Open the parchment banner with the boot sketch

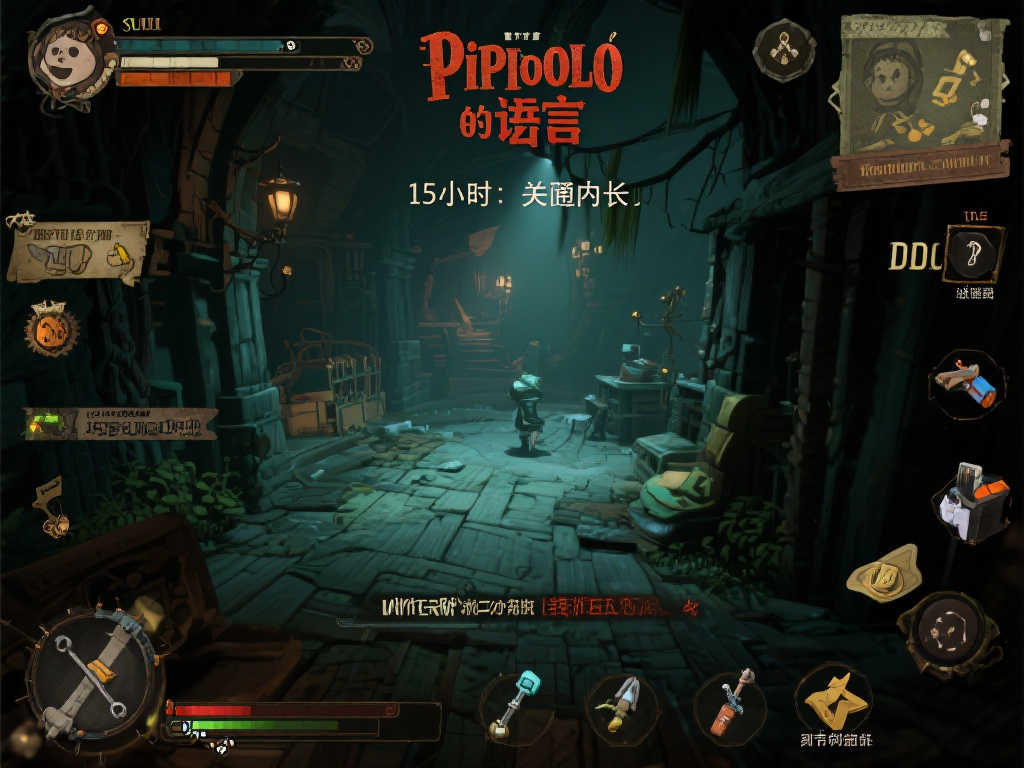[78, 251]
